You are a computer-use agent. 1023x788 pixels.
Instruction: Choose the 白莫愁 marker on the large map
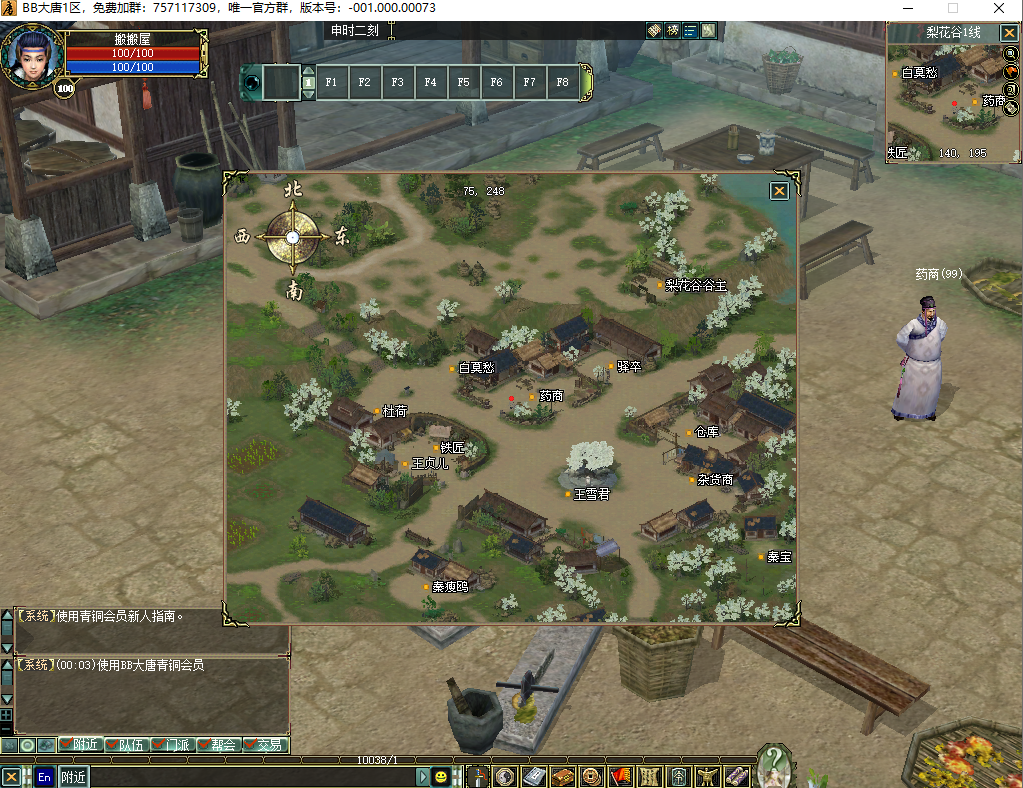point(476,368)
